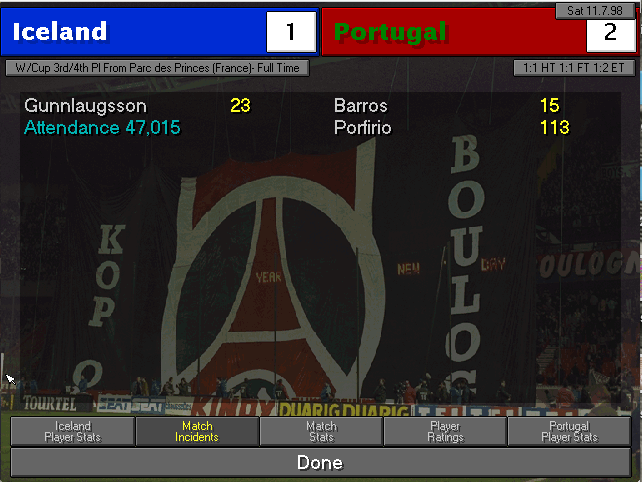642x482 pixels.
Task: Open Portugal Player Stats
Action: pos(569,431)
